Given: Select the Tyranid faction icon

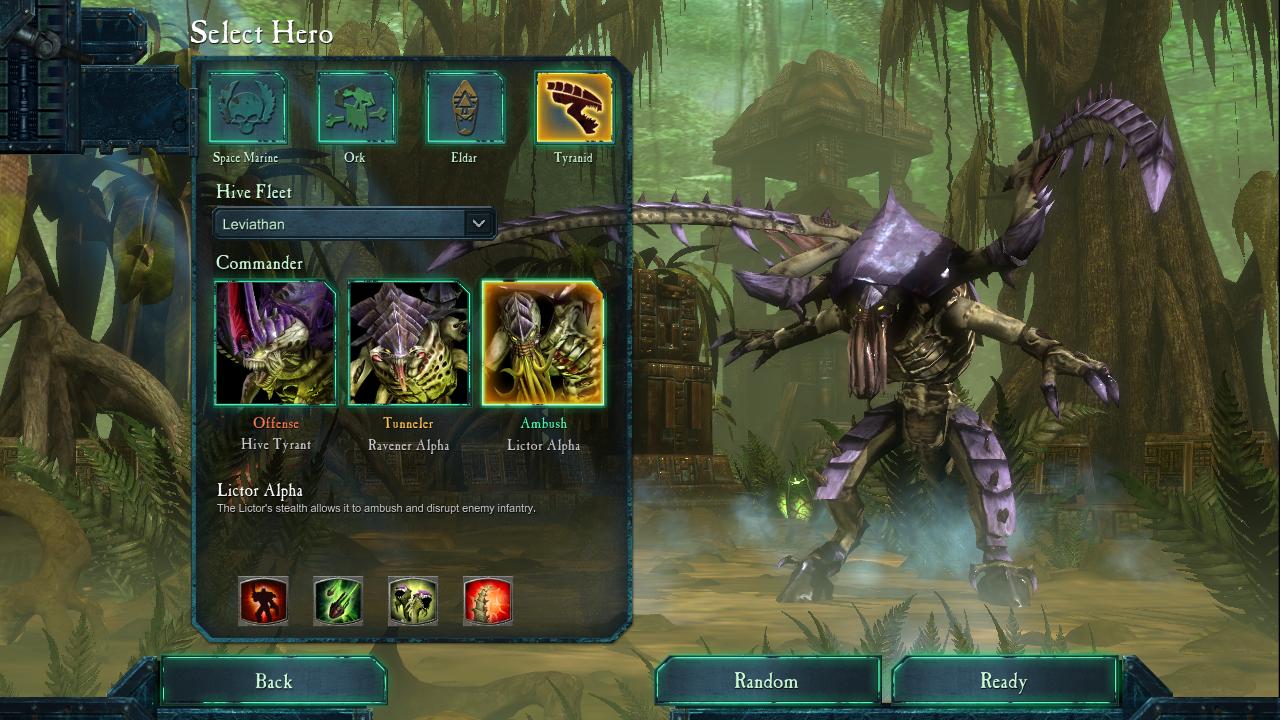Looking at the screenshot, I should 574,108.
